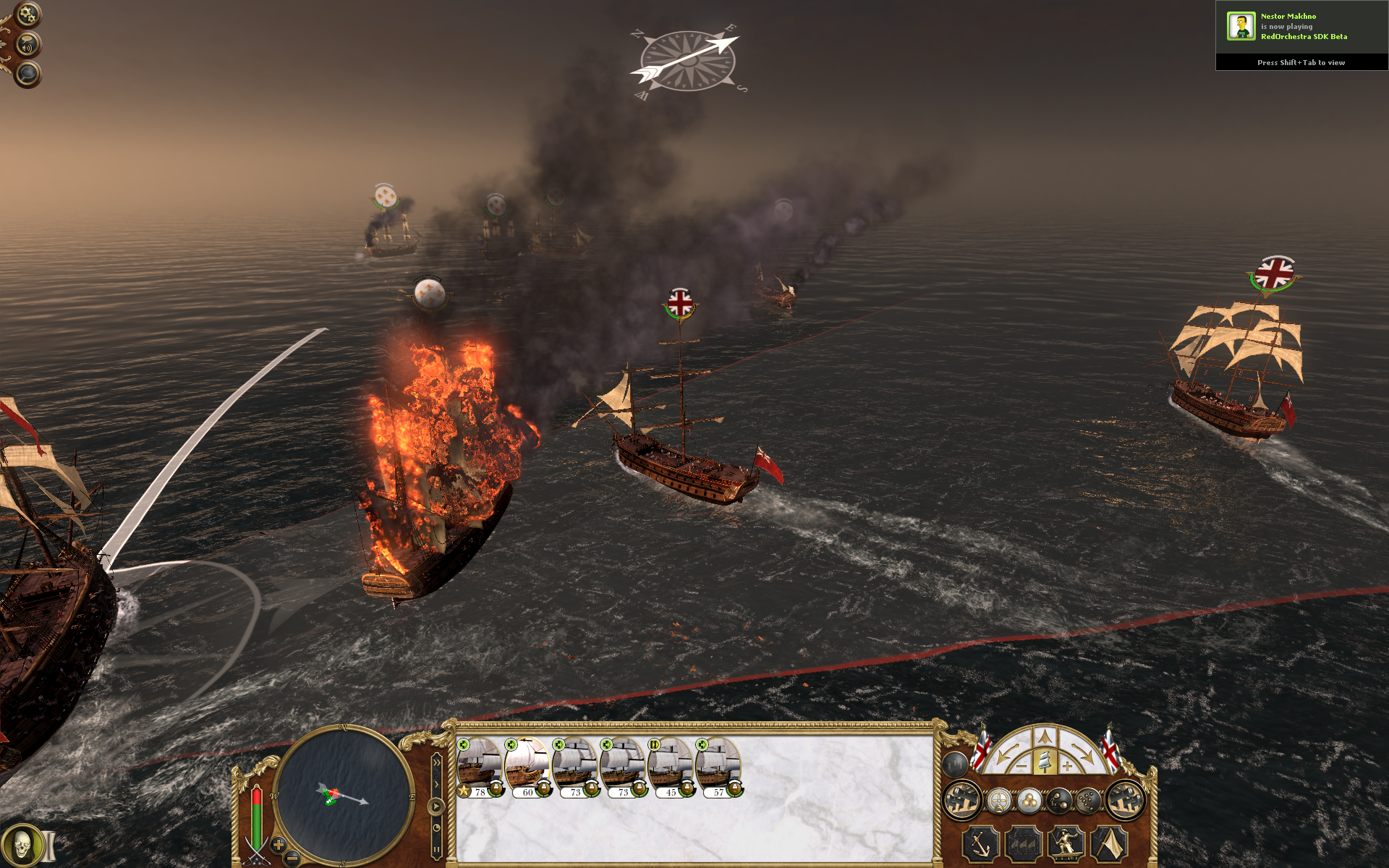Decrease sail level with the minus control
1389x868 pixels.
click(1021, 767)
